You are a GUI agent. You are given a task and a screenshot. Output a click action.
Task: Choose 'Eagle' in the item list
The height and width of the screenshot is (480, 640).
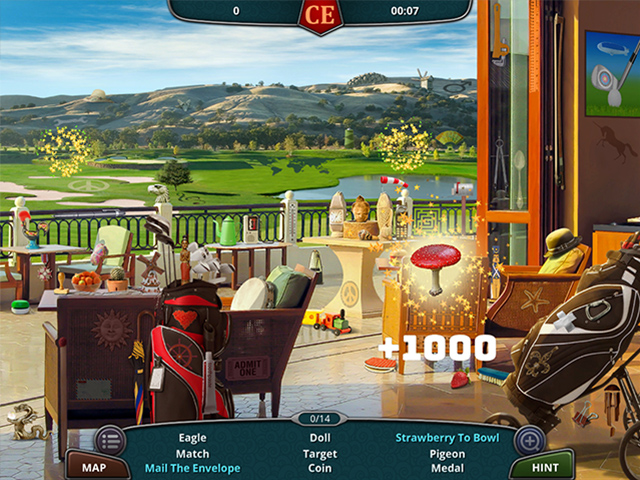[193, 437]
